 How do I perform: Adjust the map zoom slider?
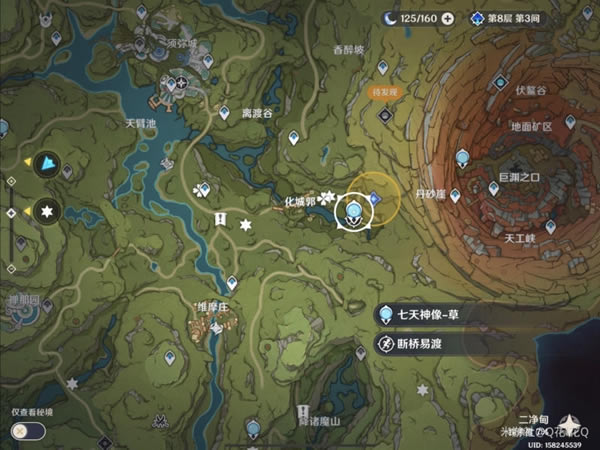(x=11, y=212)
